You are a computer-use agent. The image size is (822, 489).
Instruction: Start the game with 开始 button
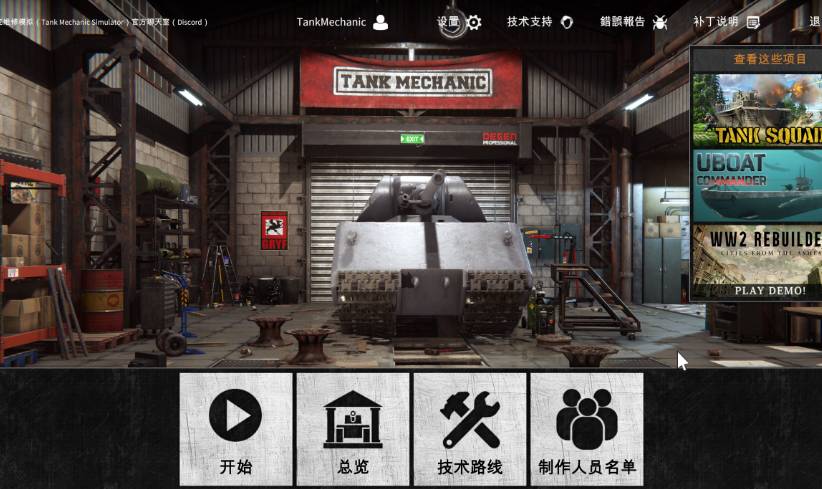pyautogui.click(x=236, y=429)
